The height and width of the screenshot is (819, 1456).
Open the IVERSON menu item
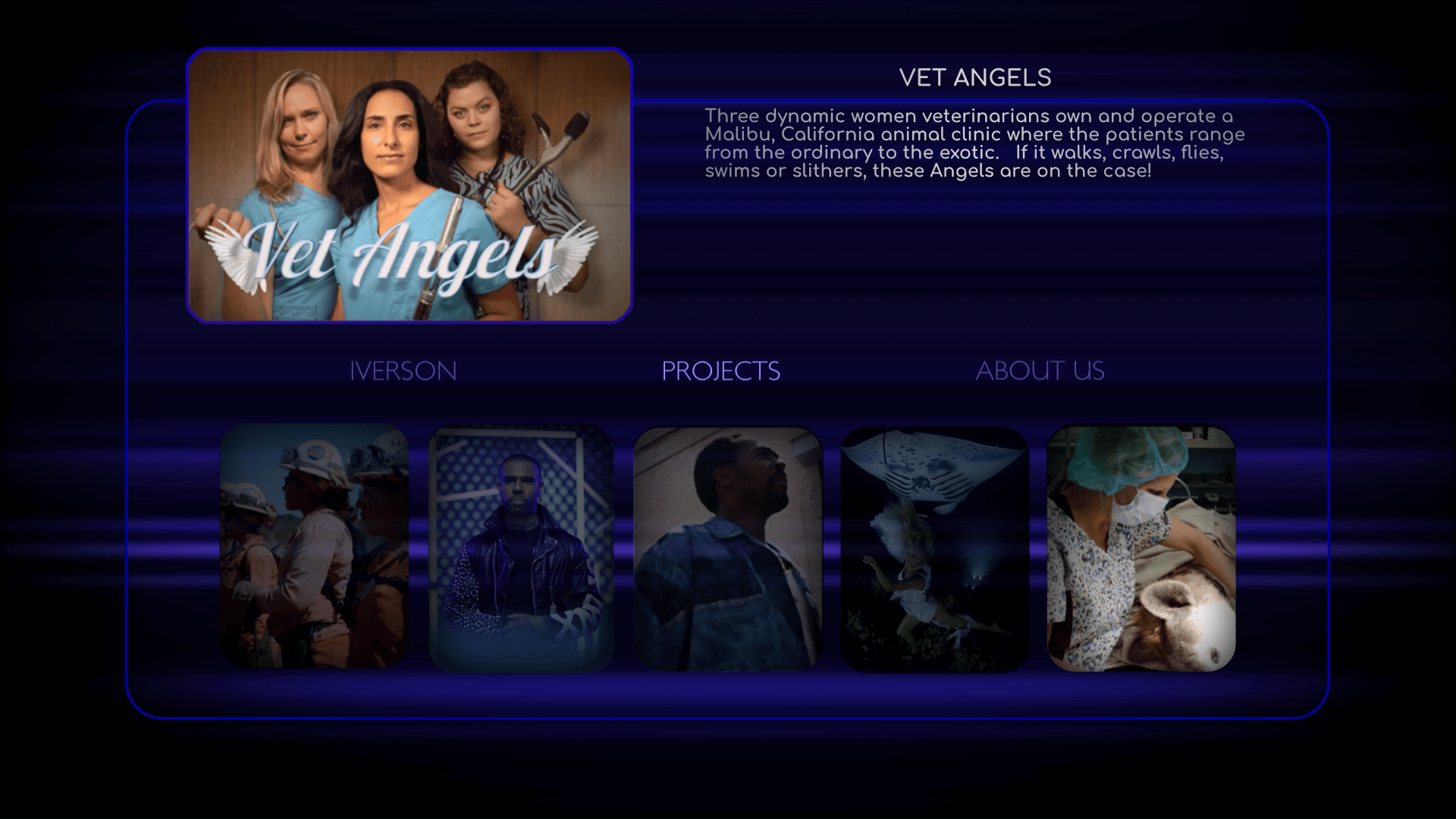(x=403, y=371)
